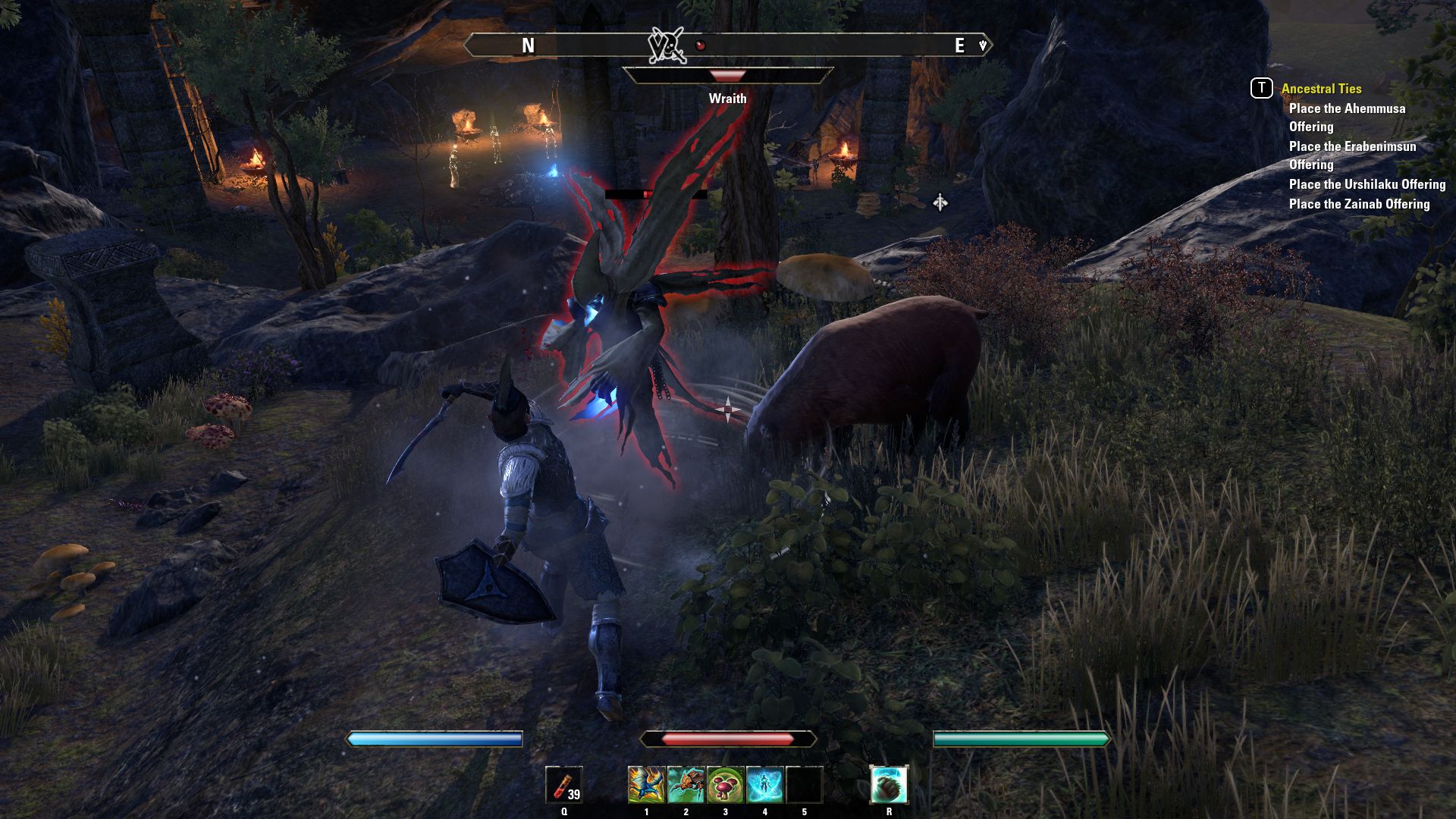Activate the blue winged creature ability
Image resolution: width=1456 pixels, height=819 pixels.
pyautogui.click(x=646, y=784)
